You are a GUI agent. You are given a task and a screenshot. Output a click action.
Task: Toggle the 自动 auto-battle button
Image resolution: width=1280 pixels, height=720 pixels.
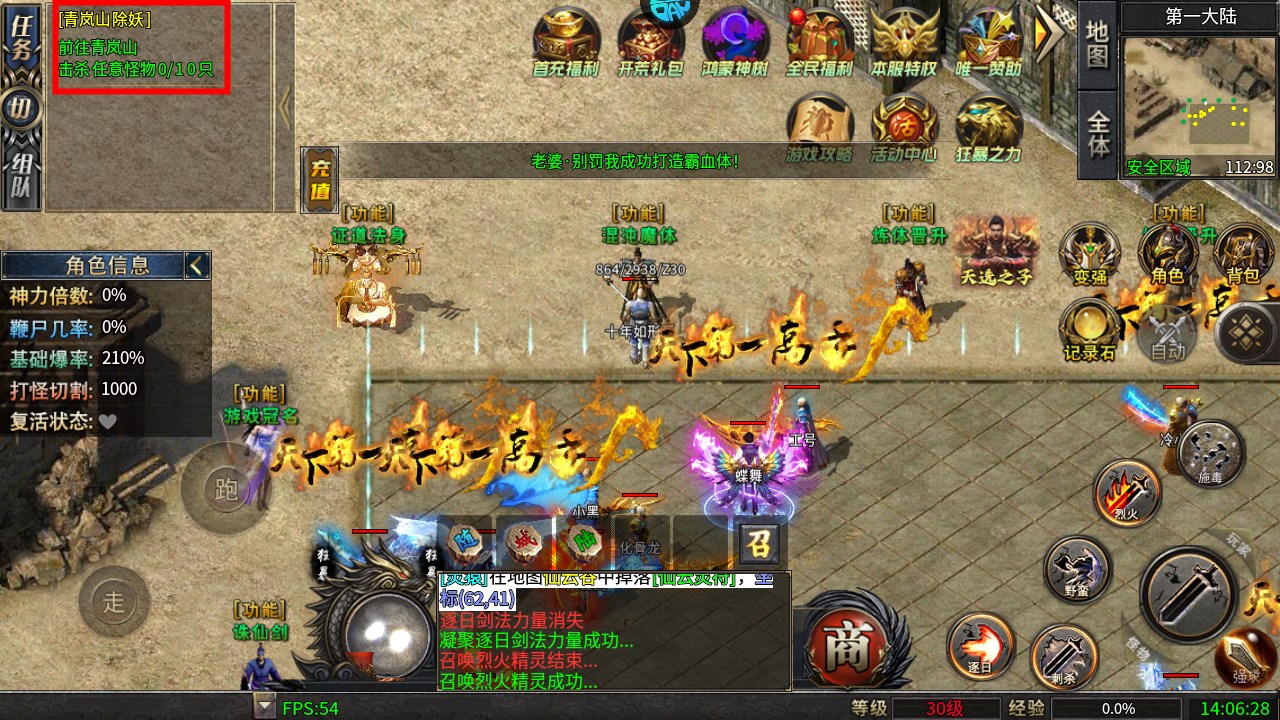pyautogui.click(x=1168, y=336)
